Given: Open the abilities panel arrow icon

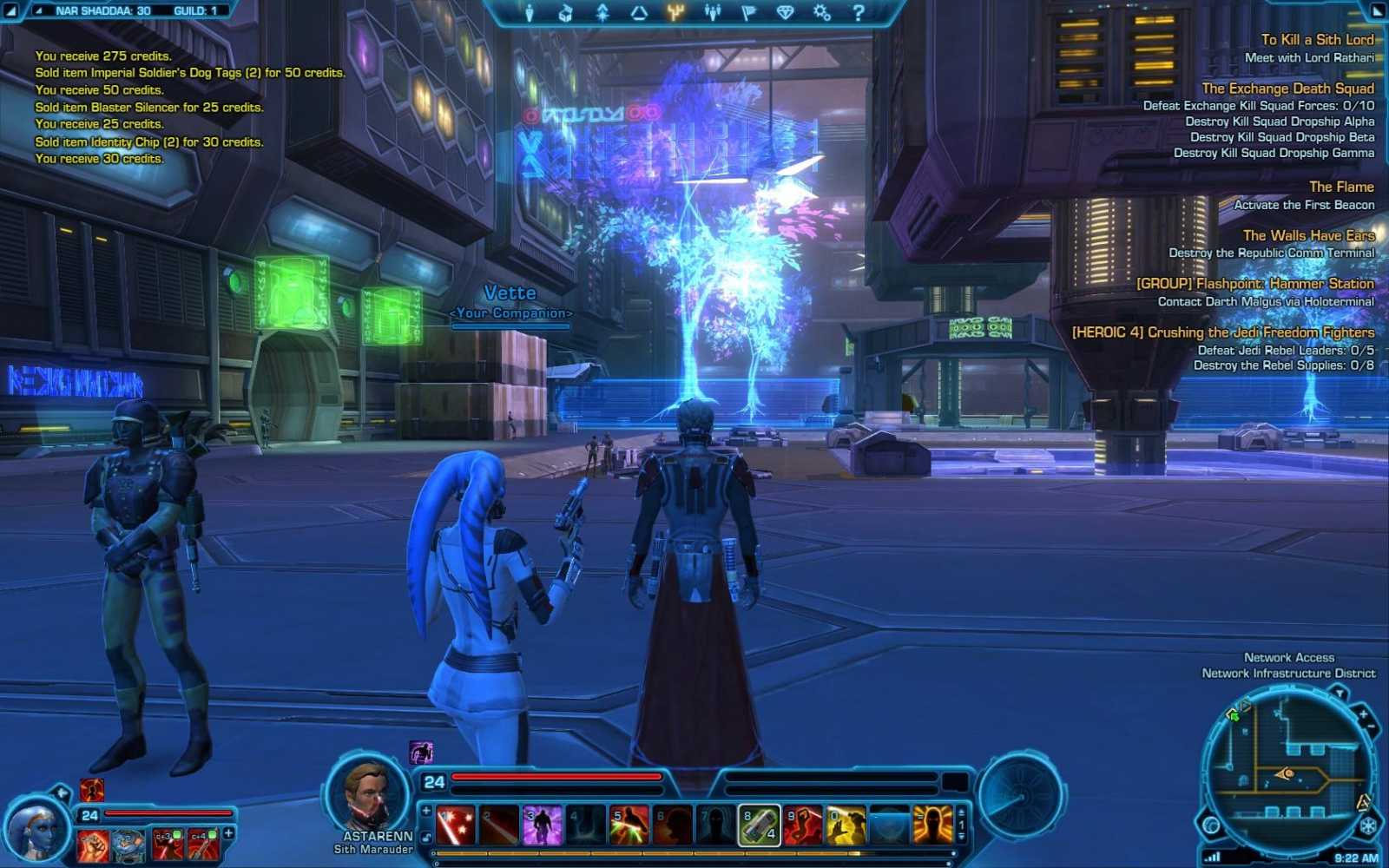Looking at the screenshot, I should point(603,12).
